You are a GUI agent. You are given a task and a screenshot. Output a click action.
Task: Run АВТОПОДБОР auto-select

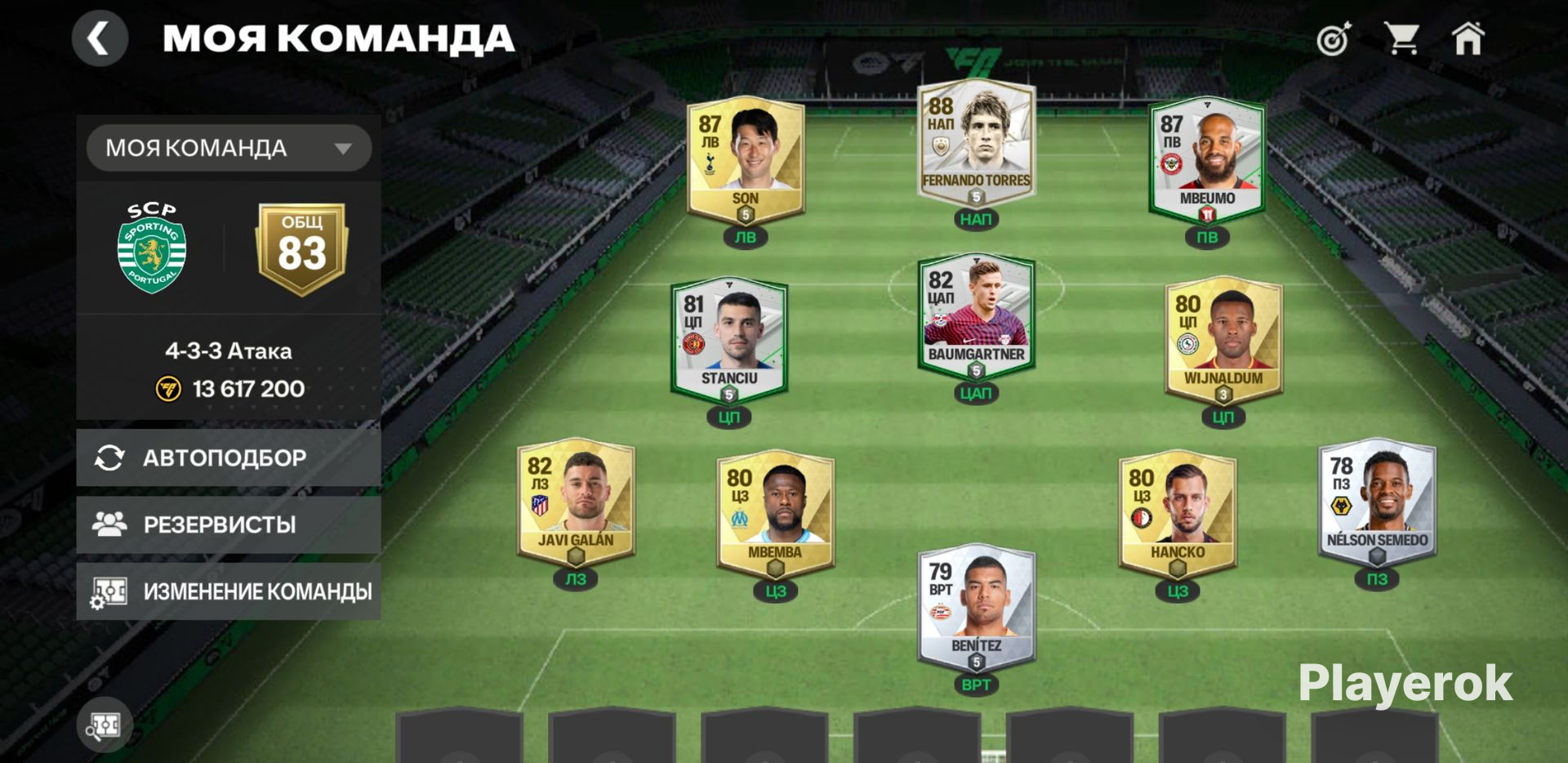229,457
